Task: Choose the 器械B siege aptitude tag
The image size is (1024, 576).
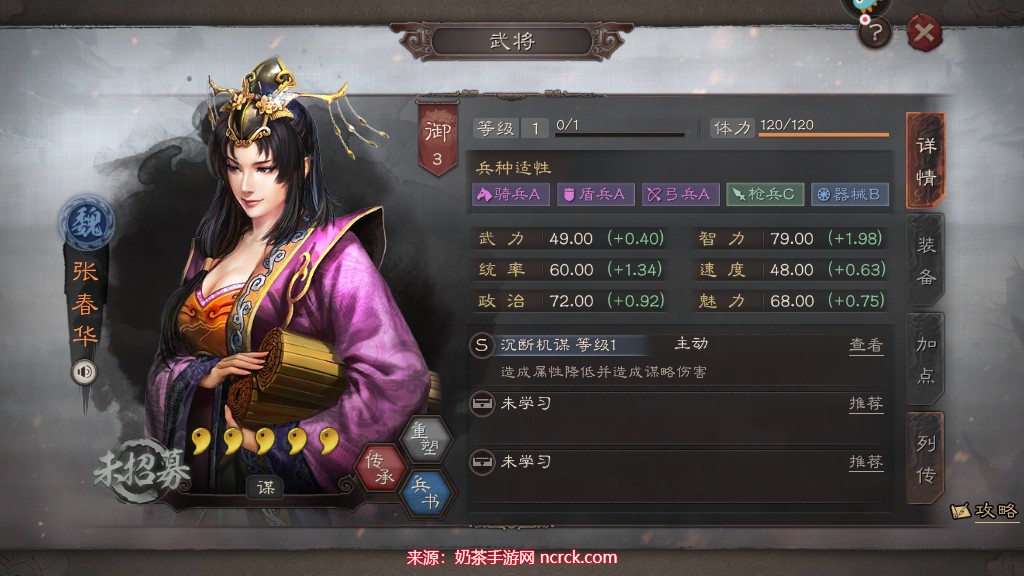Action: [x=849, y=194]
